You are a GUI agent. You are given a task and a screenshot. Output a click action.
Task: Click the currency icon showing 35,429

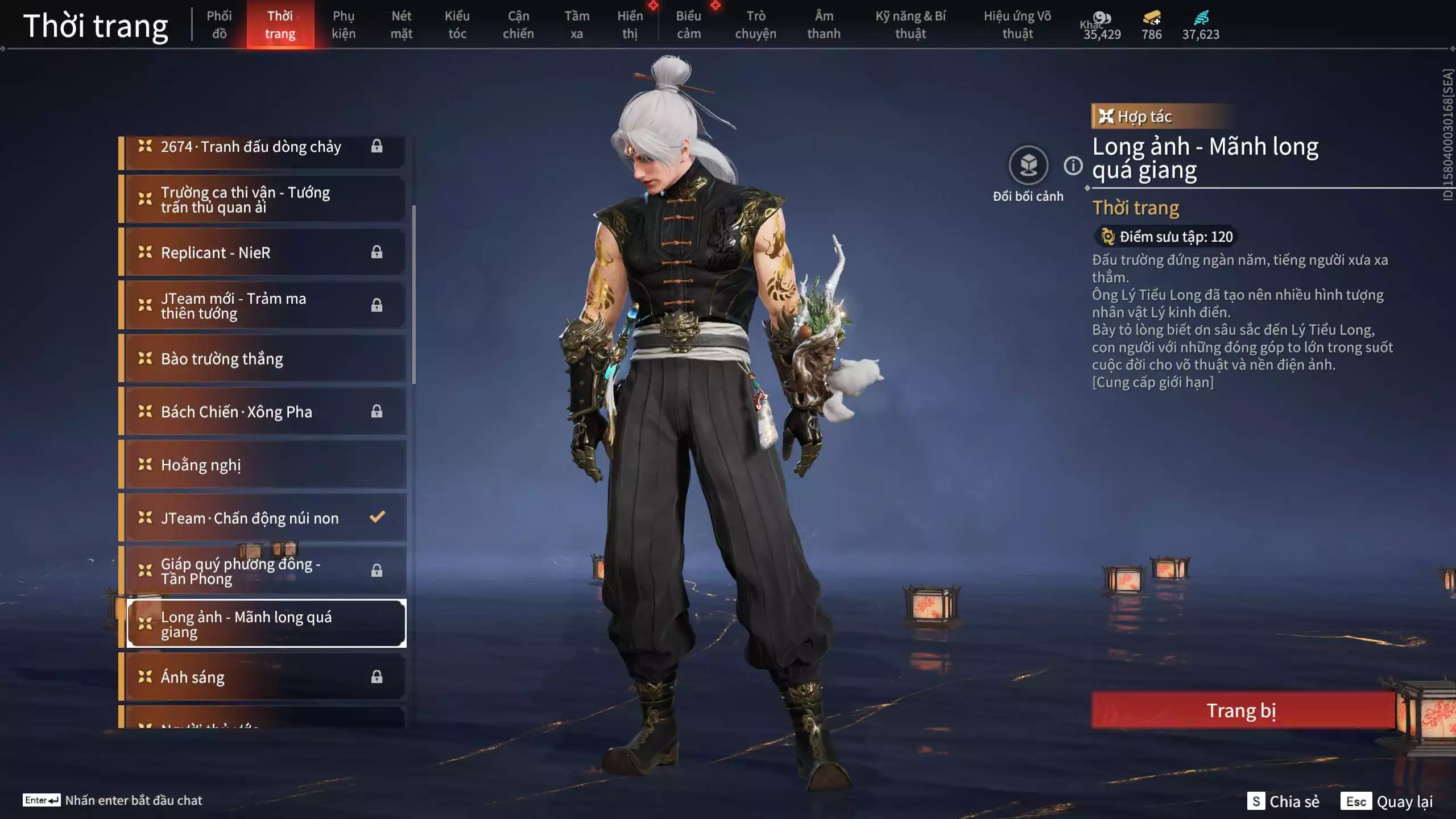coord(1102,18)
